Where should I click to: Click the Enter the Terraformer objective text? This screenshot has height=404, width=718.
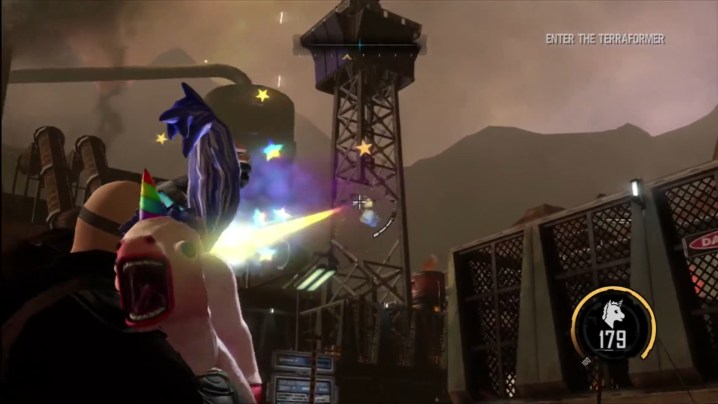tap(604, 39)
